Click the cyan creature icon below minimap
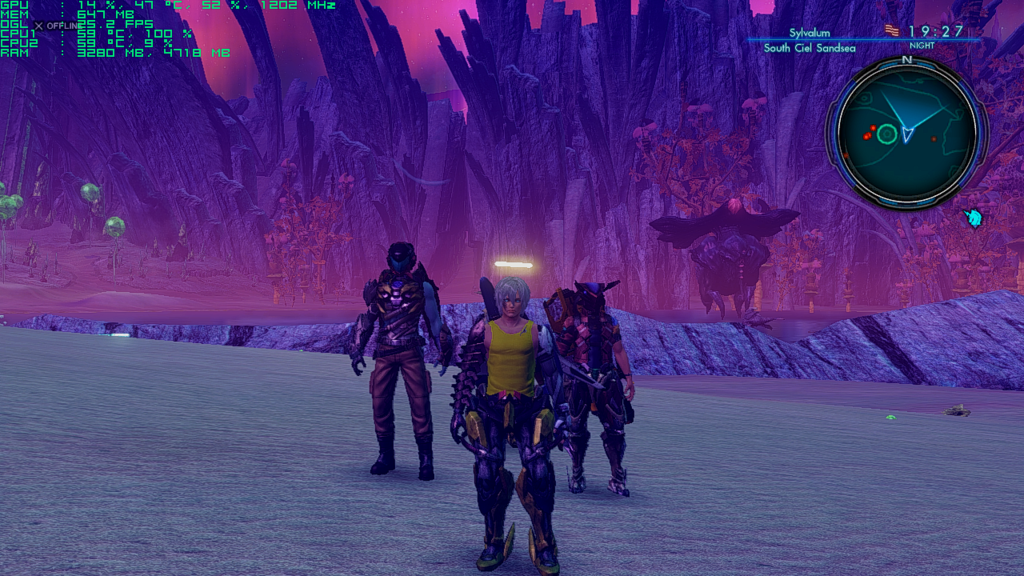 pyautogui.click(x=973, y=217)
